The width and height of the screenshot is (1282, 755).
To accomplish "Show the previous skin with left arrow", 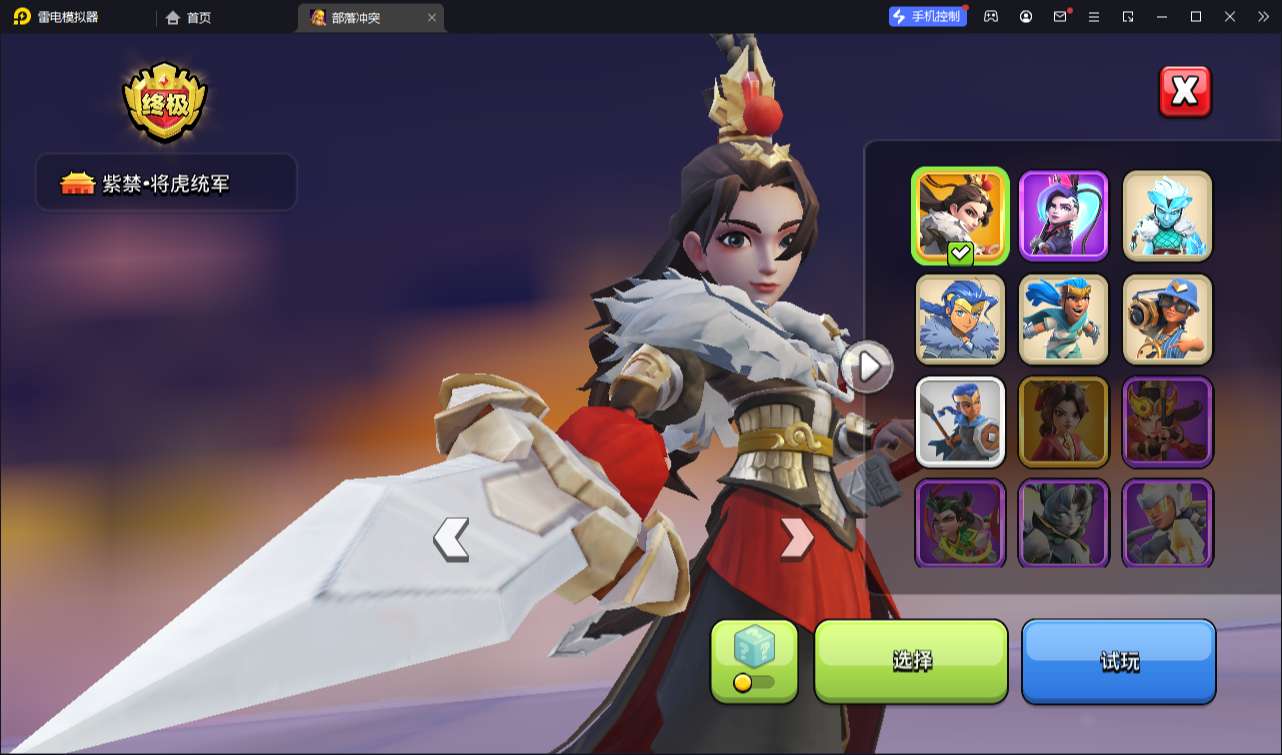I will (451, 539).
